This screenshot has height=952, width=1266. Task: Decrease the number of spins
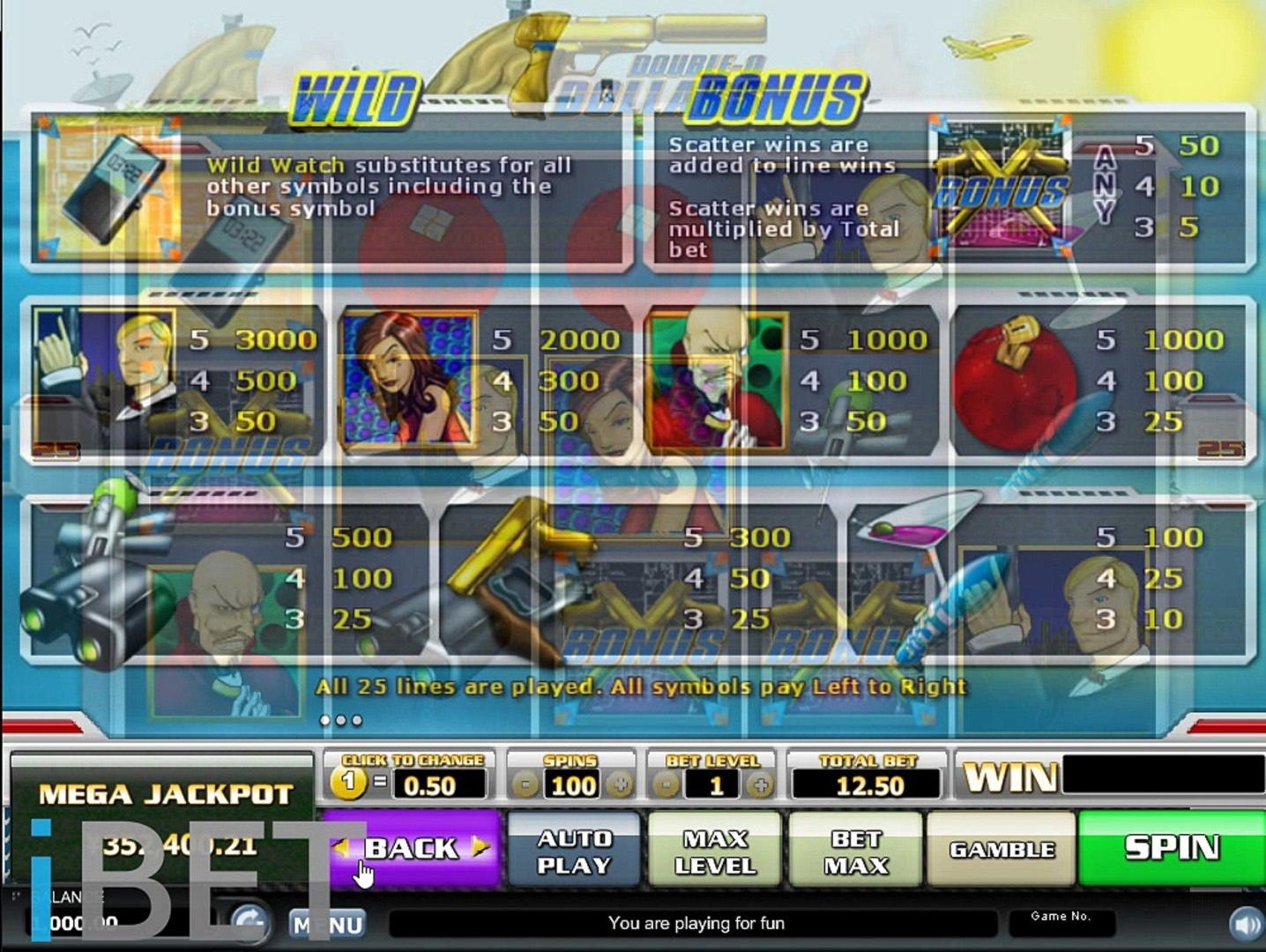coord(525,785)
